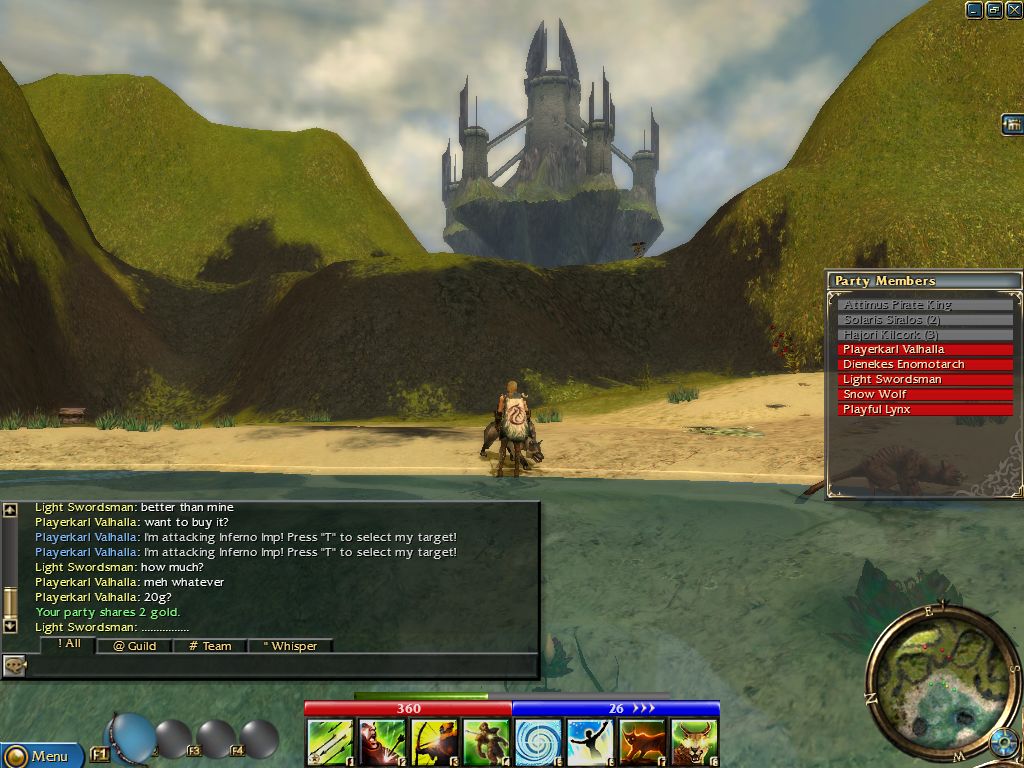1024x768 pixels.
Task: Switch to the Guild chat tab
Action: pyautogui.click(x=134, y=646)
